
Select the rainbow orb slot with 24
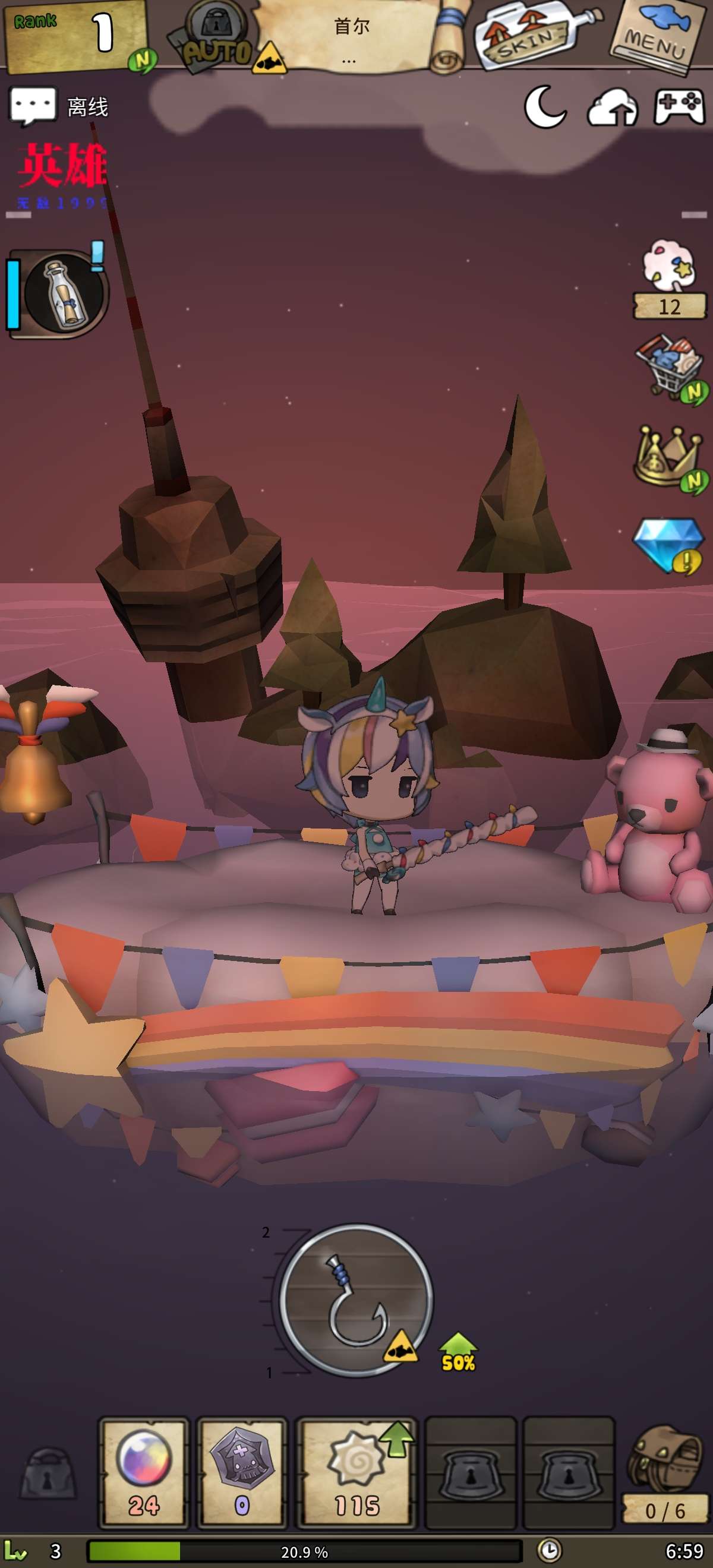[144, 1472]
